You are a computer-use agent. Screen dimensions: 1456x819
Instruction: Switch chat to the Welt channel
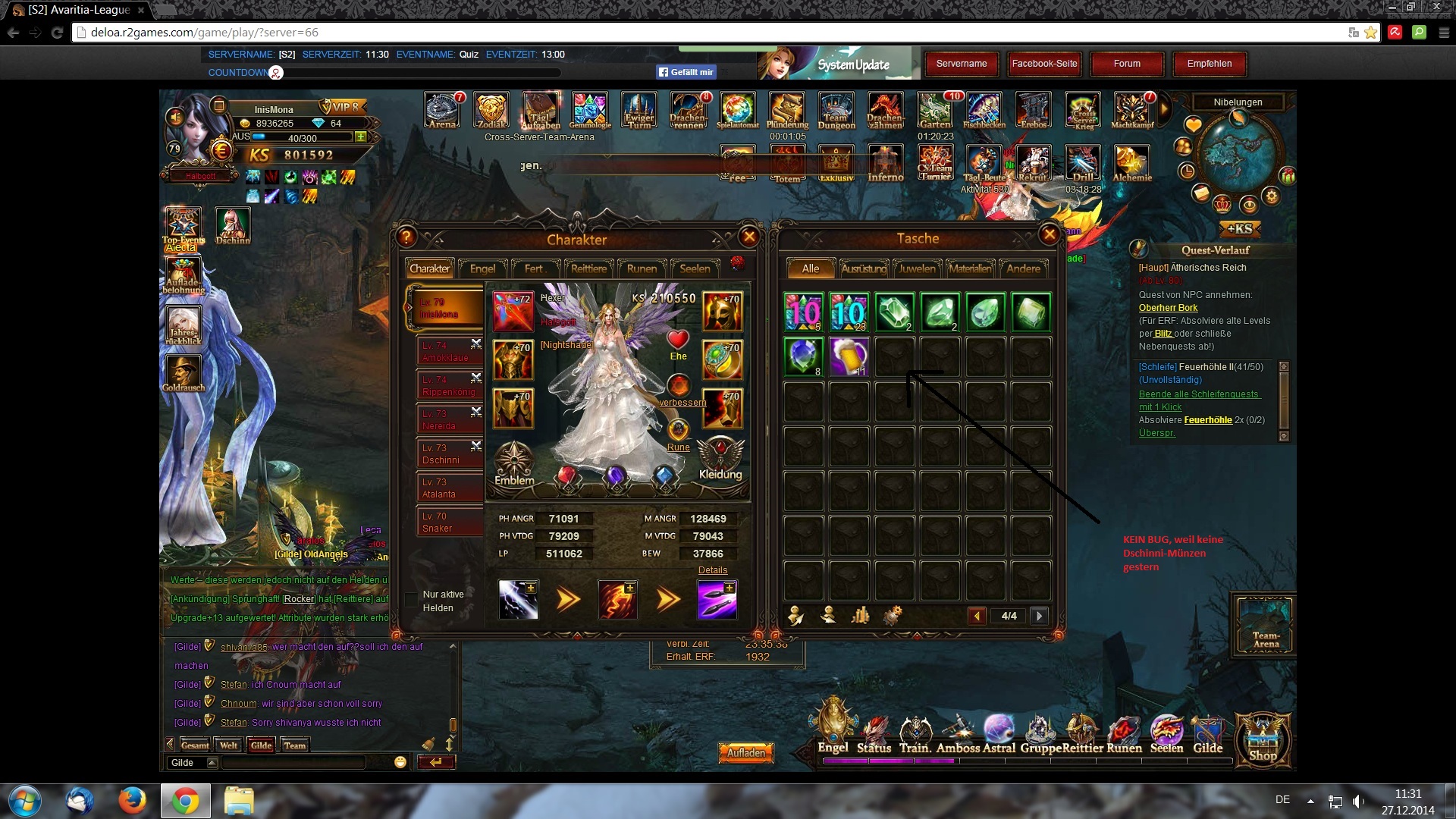click(x=229, y=745)
